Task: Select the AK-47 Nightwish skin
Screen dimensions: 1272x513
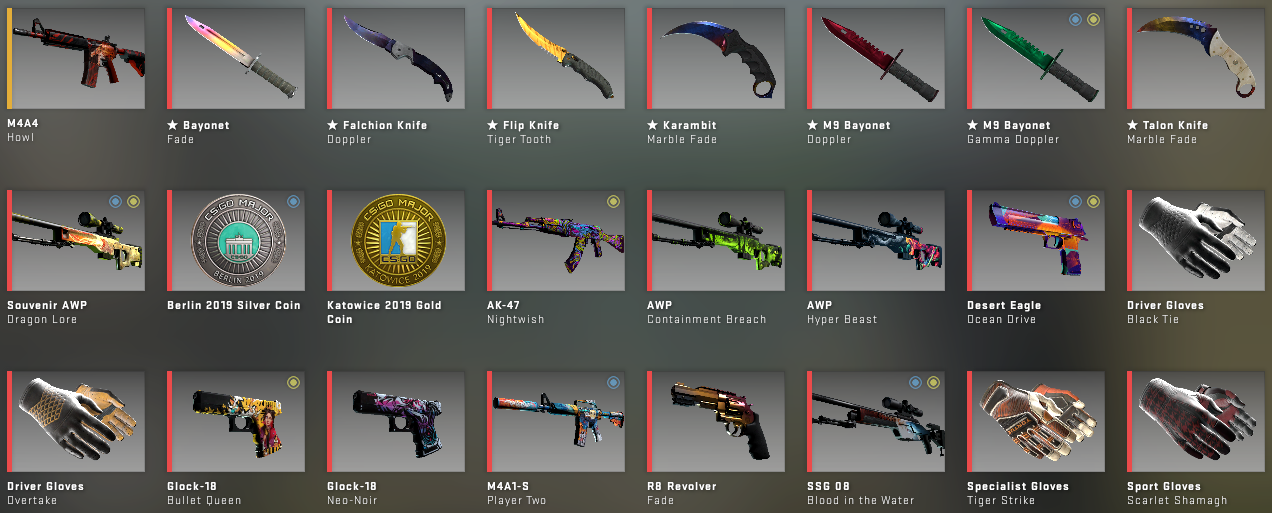Action: click(x=556, y=240)
